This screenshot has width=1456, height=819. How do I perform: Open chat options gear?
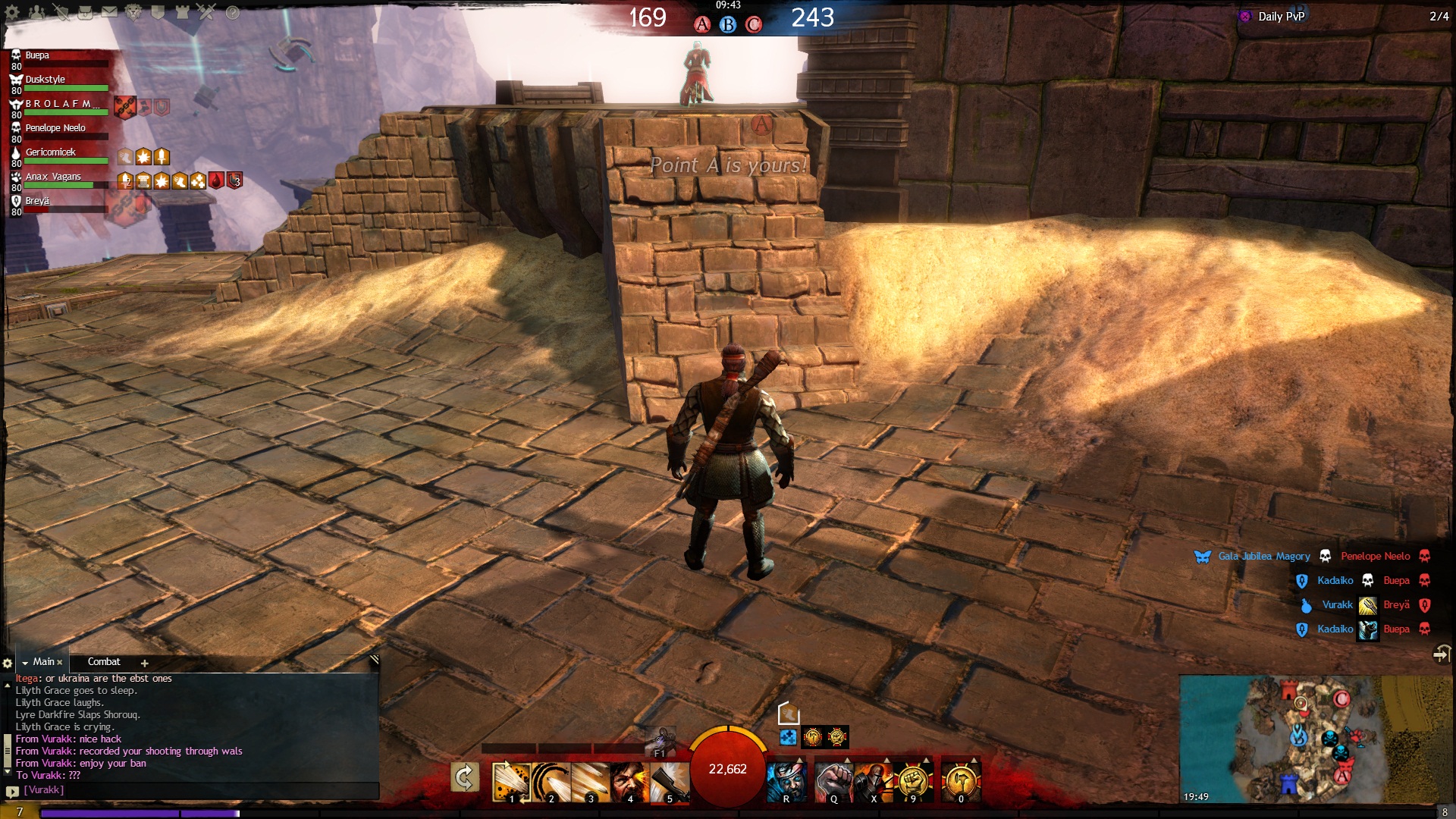[x=8, y=663]
